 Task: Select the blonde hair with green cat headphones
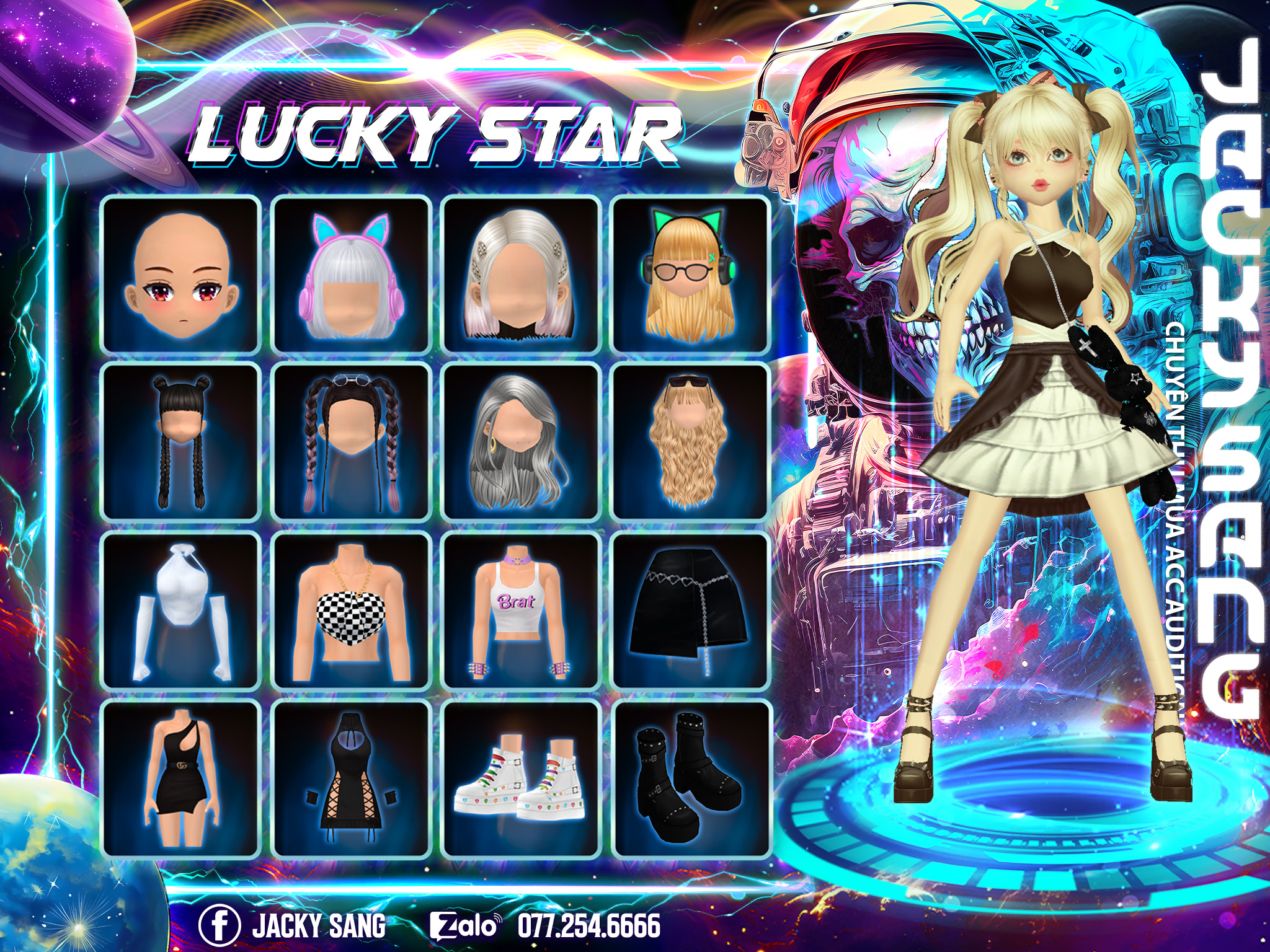(x=691, y=275)
